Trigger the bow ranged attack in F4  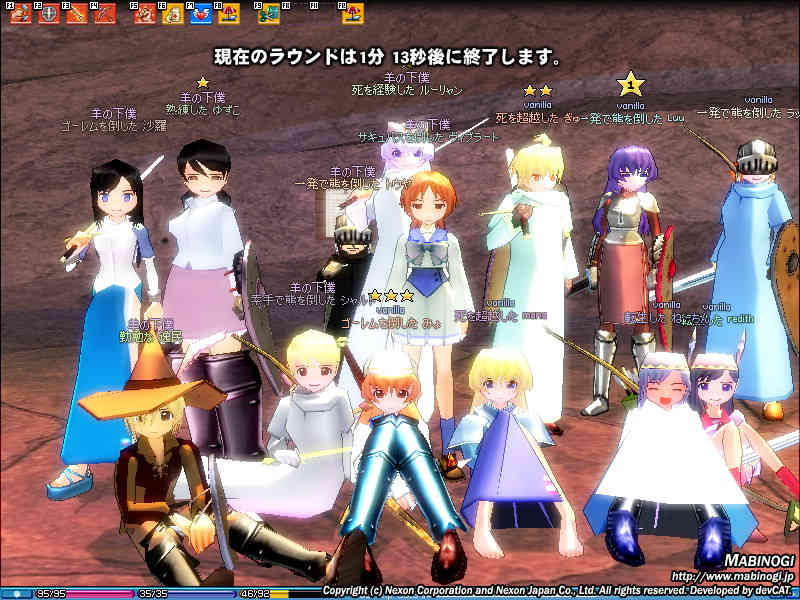[x=104, y=15]
